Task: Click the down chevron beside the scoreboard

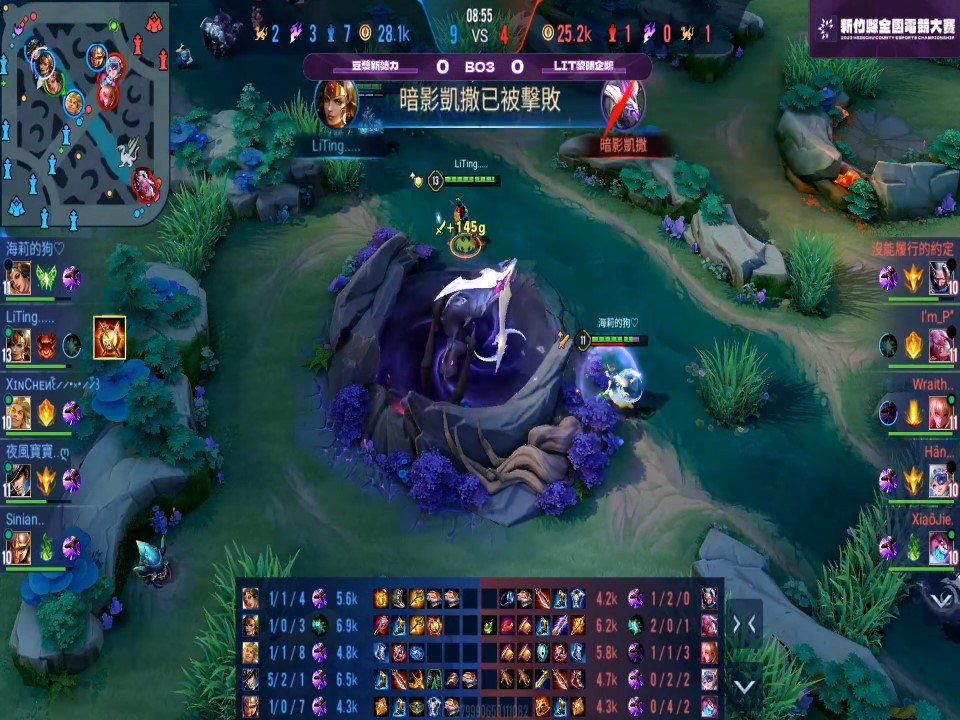Action: click(x=744, y=686)
